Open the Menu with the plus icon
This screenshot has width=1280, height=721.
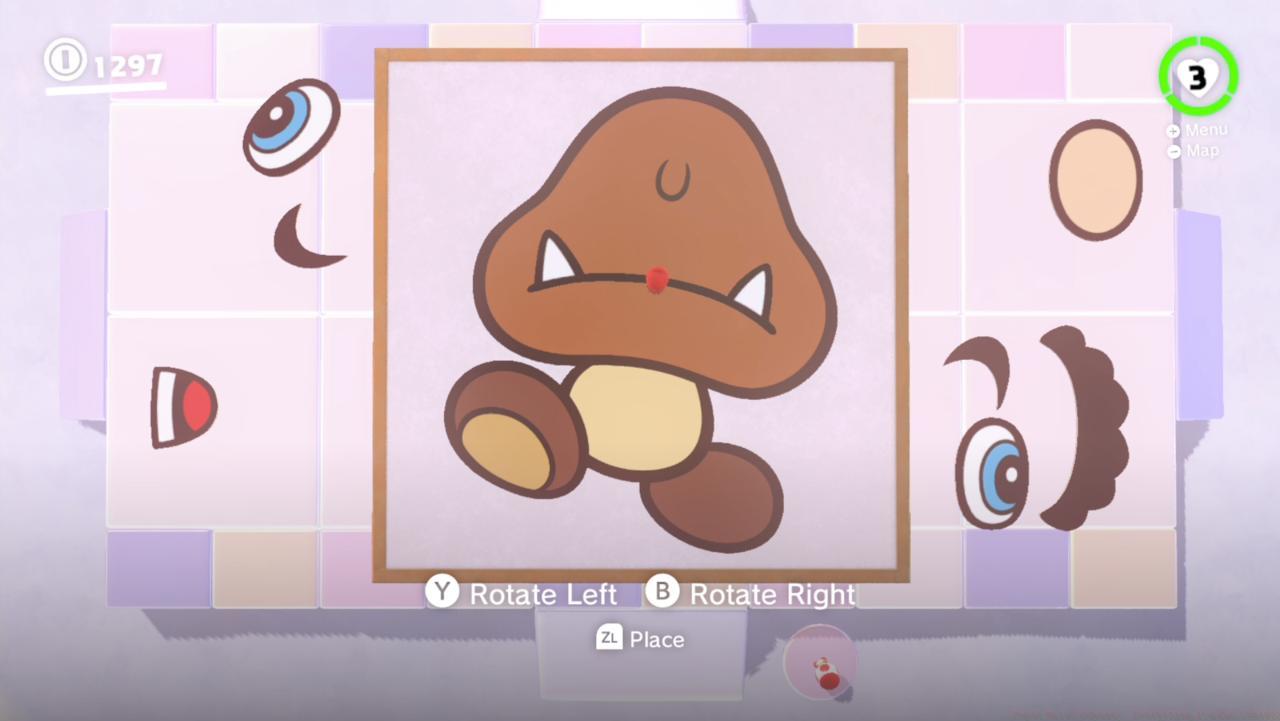pos(1172,130)
